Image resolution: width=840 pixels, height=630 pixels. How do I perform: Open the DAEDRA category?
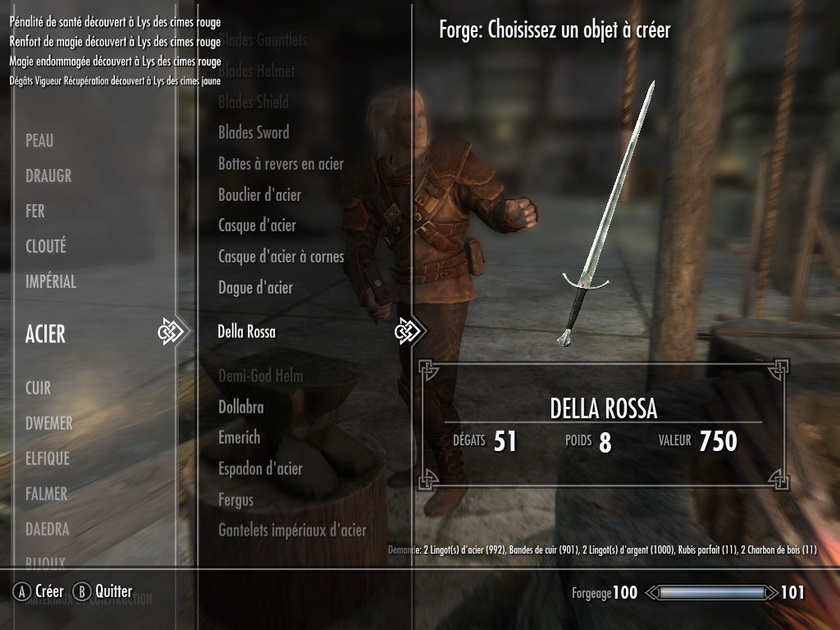point(46,528)
